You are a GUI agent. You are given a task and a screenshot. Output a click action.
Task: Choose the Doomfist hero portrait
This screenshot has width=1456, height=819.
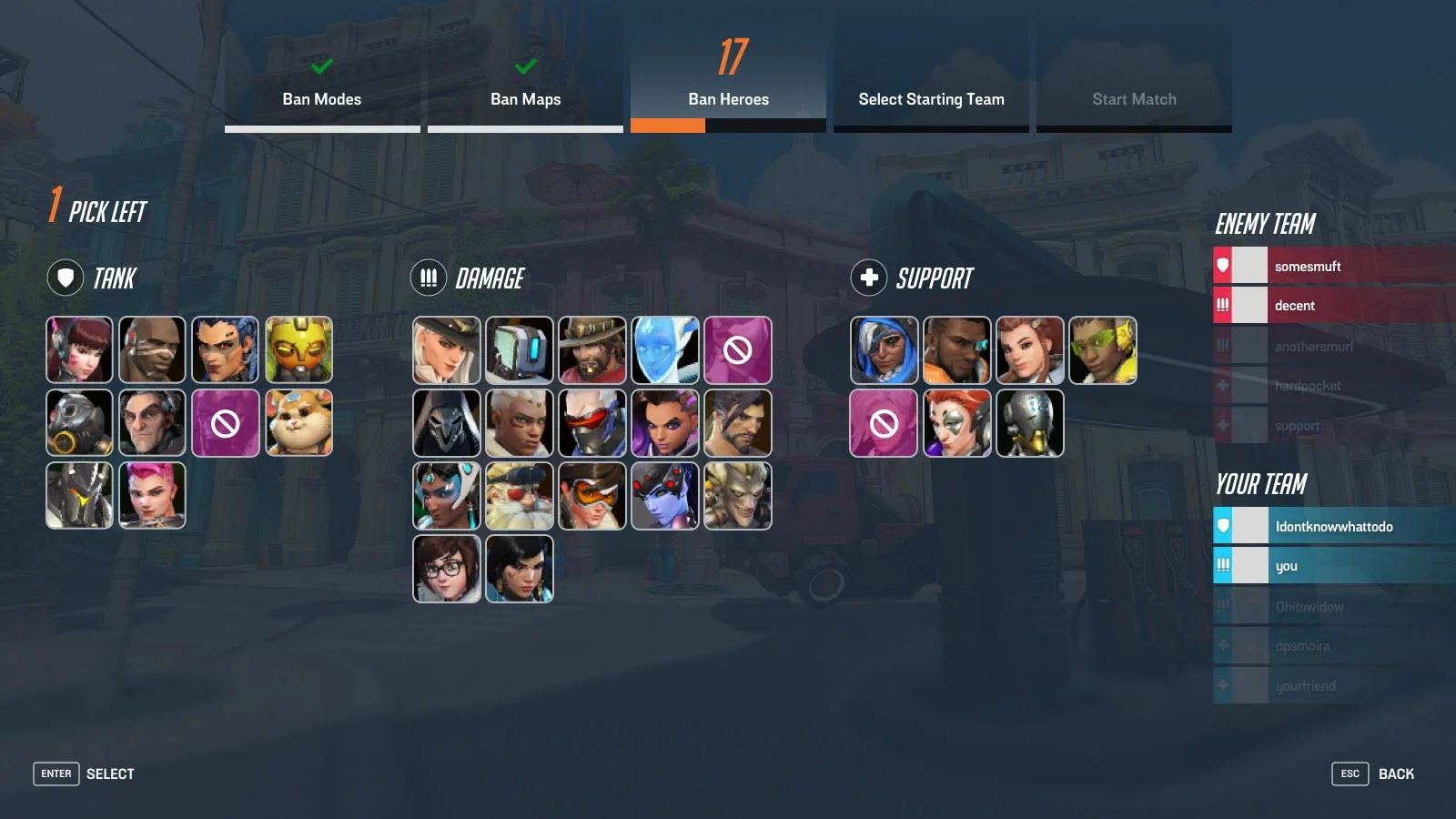(152, 350)
